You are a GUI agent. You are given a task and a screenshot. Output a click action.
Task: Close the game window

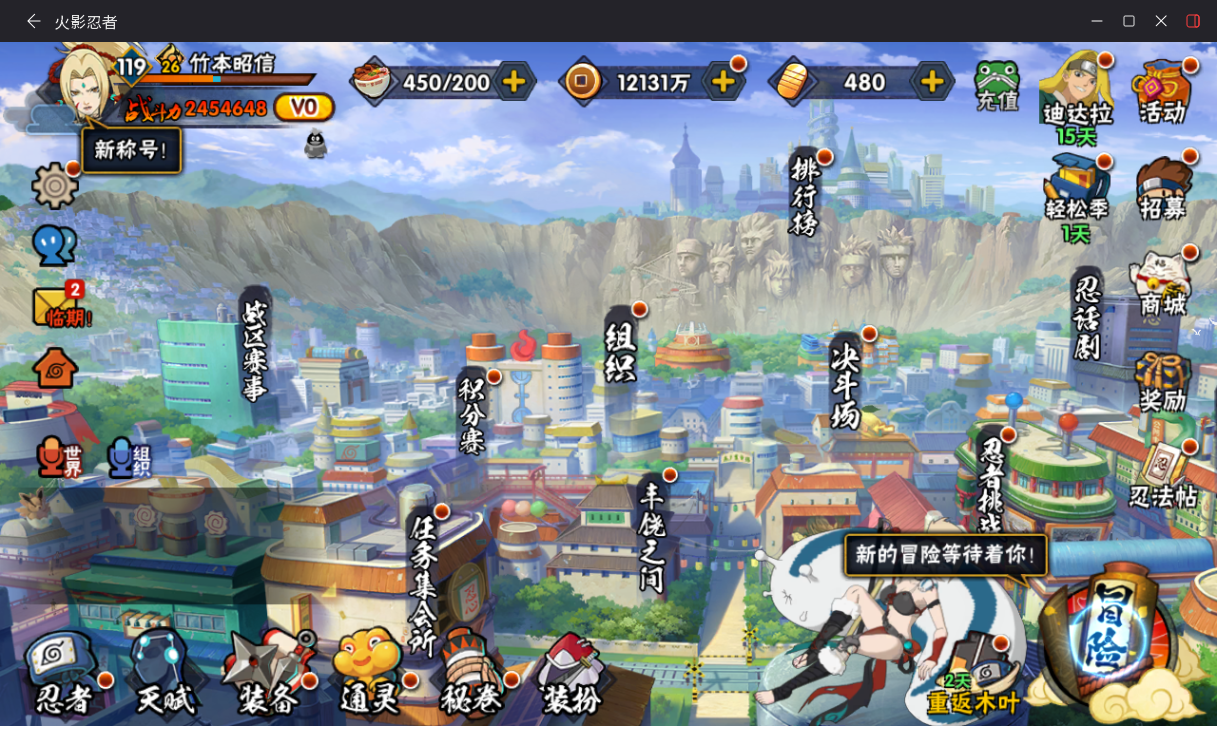pos(1160,21)
